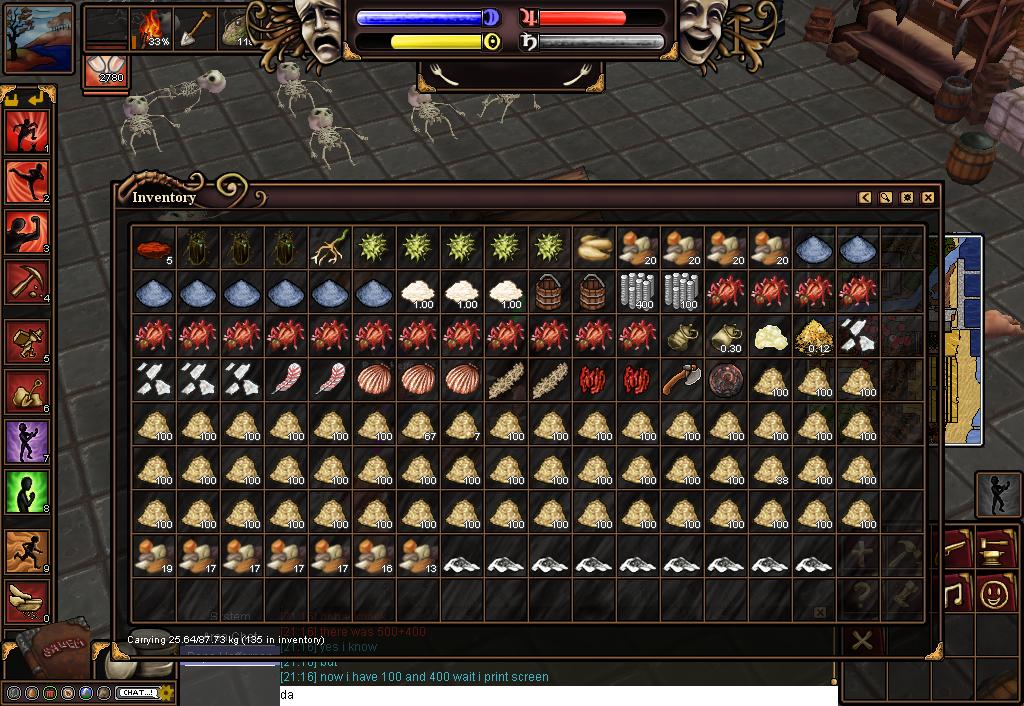The image size is (1024, 706).
Task: Open the CHAT button at bottom left
Action: tap(136, 693)
